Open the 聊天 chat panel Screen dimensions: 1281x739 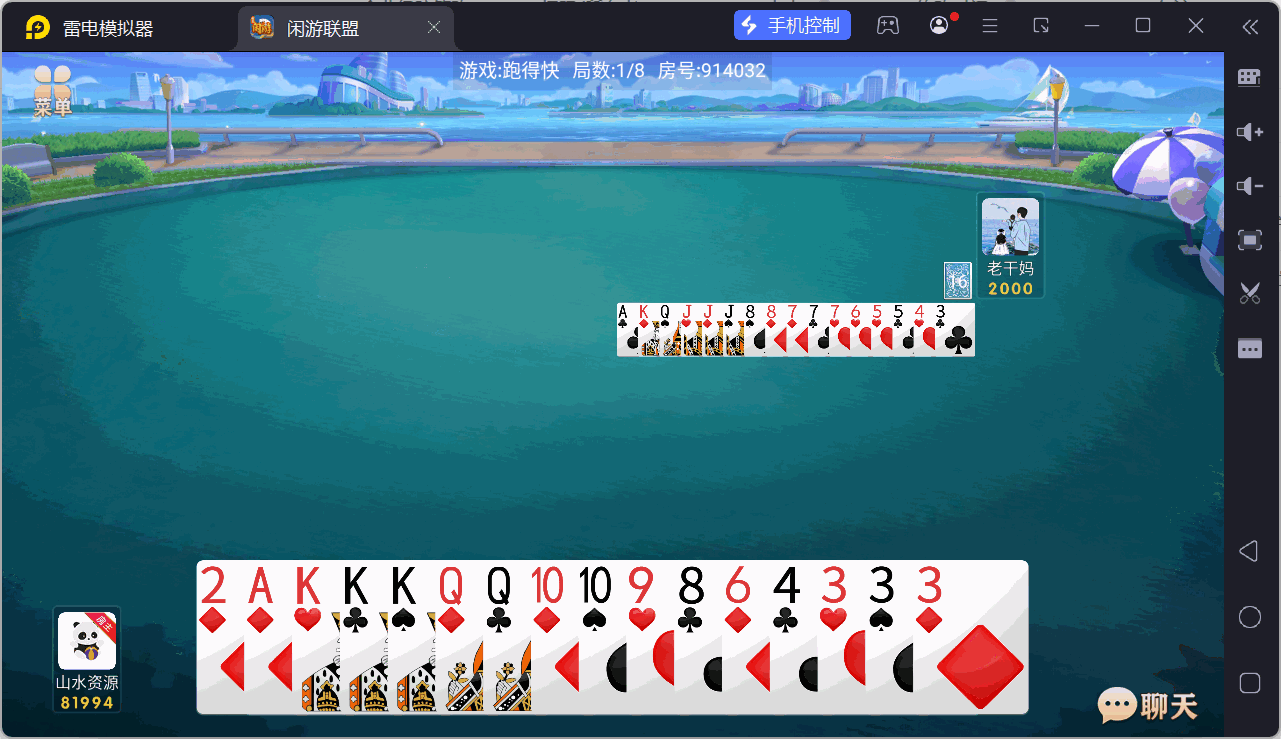tap(1148, 706)
